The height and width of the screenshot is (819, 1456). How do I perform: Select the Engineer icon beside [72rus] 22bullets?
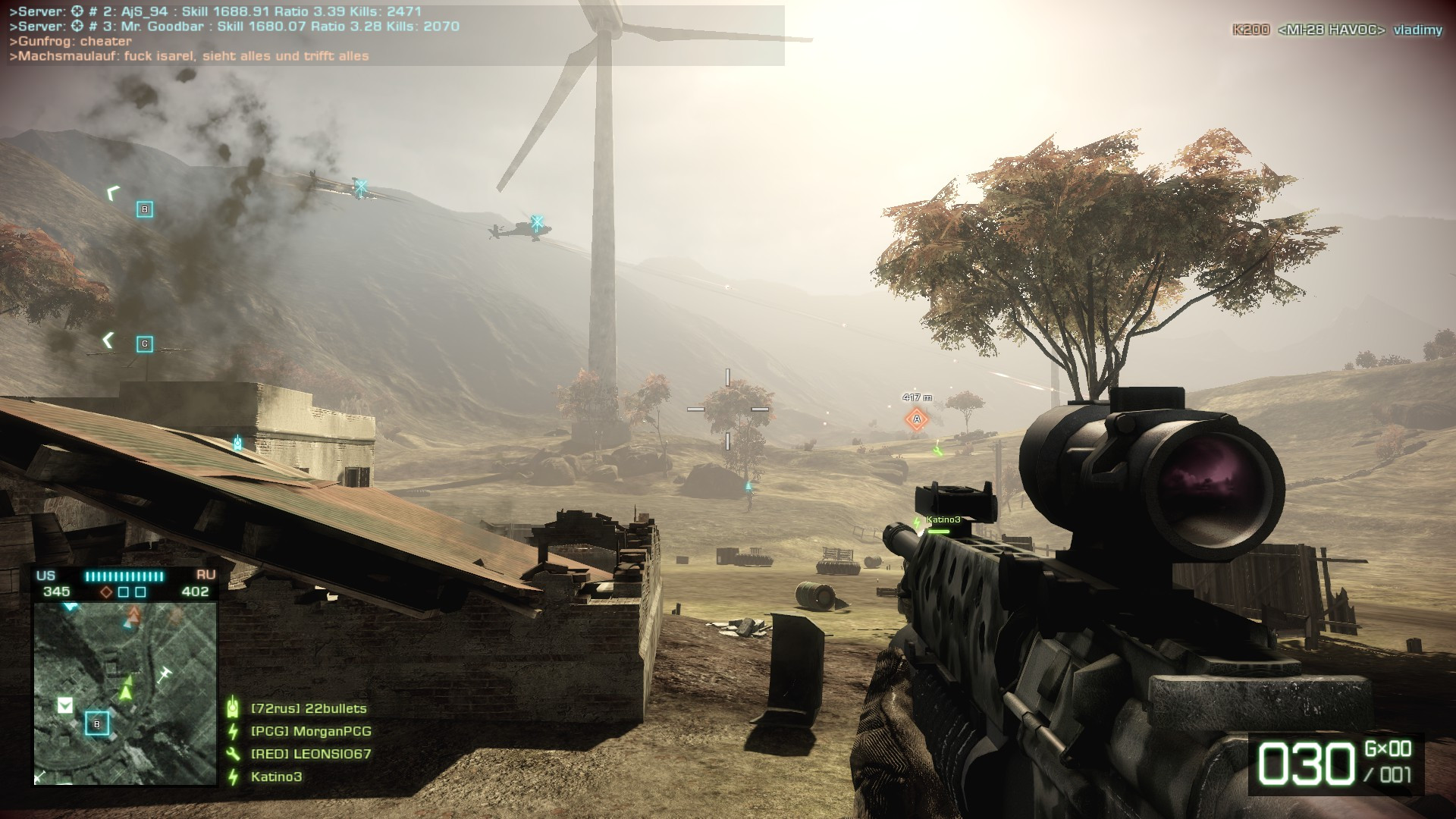pyautogui.click(x=233, y=707)
